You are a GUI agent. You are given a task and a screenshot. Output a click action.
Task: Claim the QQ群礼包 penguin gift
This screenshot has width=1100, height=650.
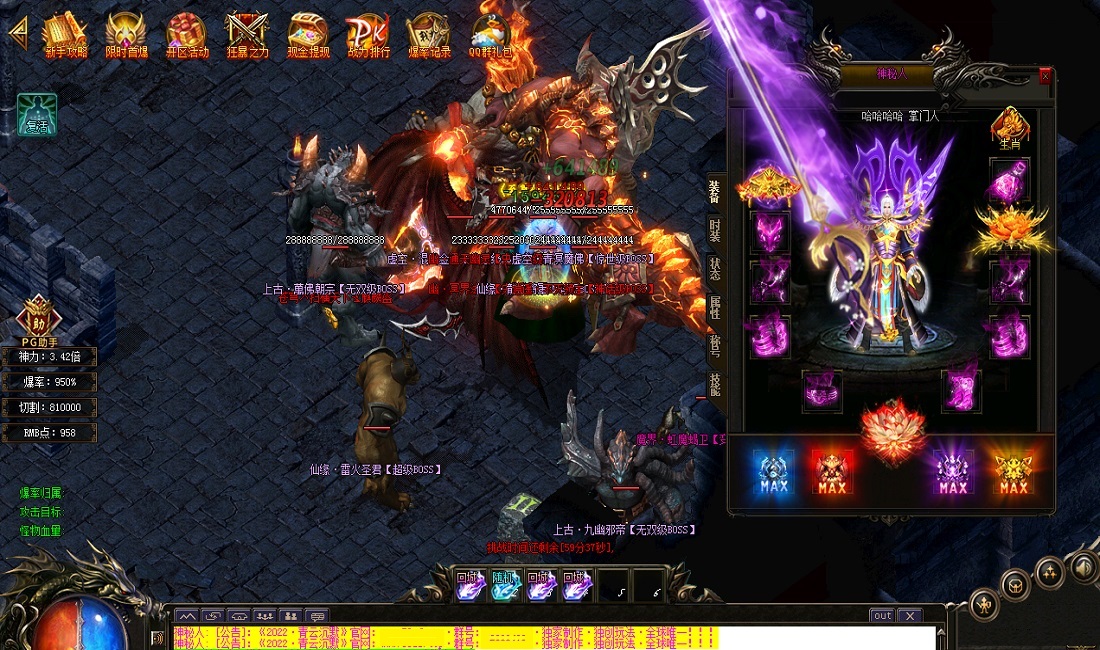click(490, 35)
